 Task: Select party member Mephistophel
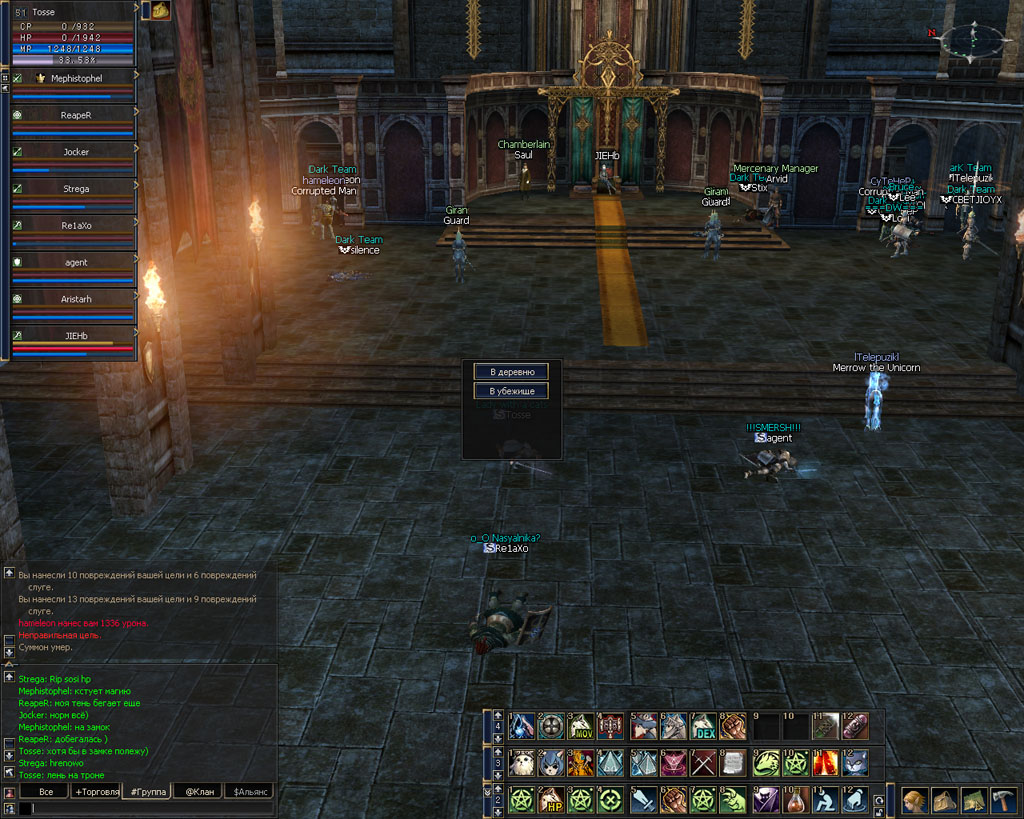(76, 78)
